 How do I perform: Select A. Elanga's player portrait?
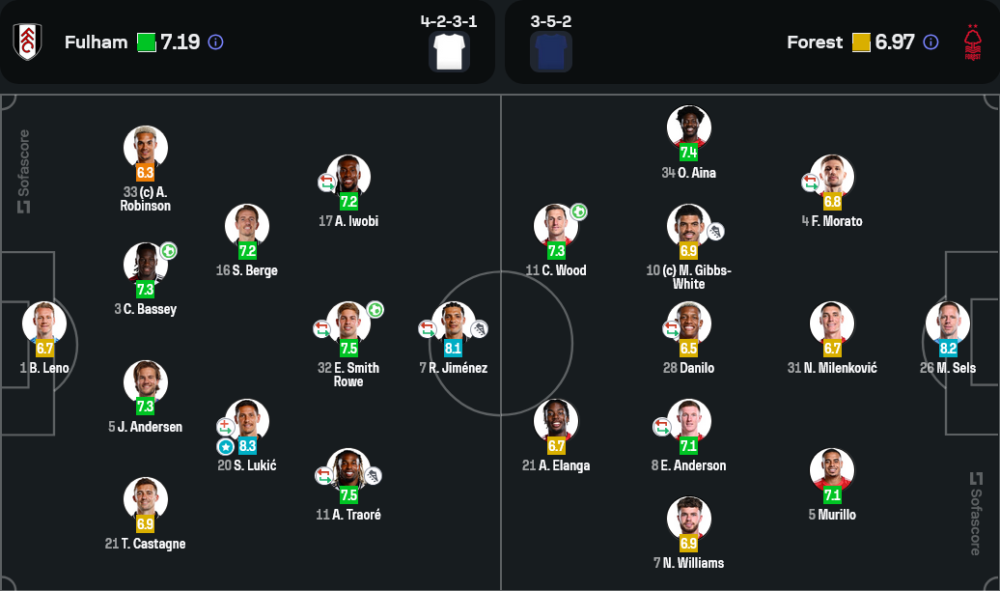click(x=556, y=421)
